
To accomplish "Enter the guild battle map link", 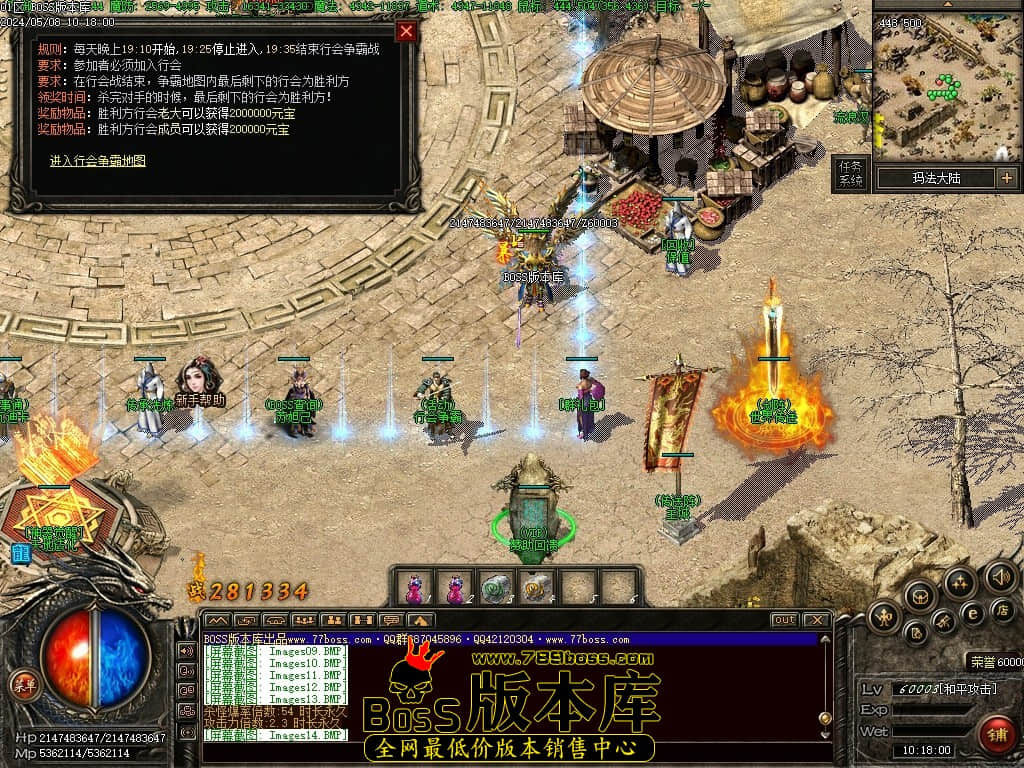I will pos(98,160).
